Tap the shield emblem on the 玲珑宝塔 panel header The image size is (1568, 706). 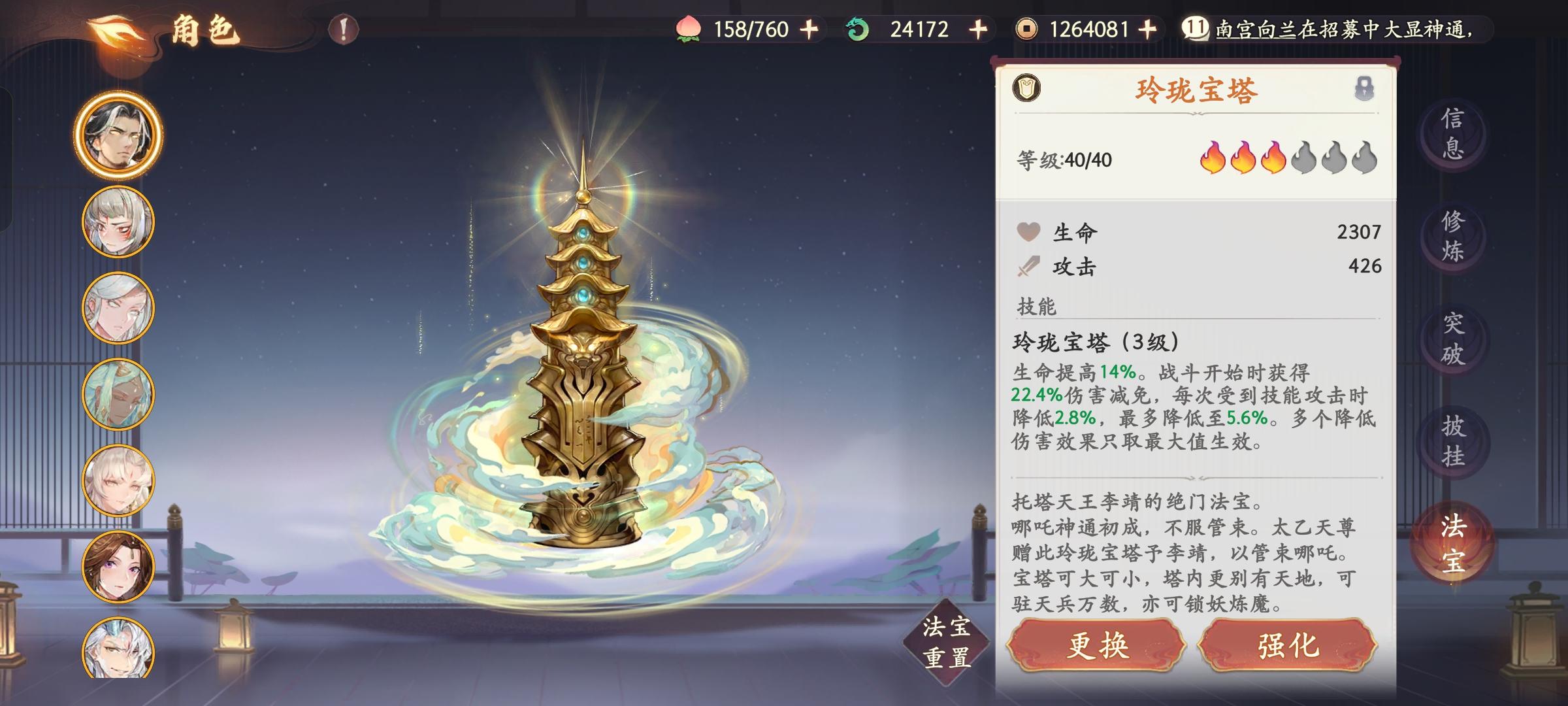[x=1026, y=88]
